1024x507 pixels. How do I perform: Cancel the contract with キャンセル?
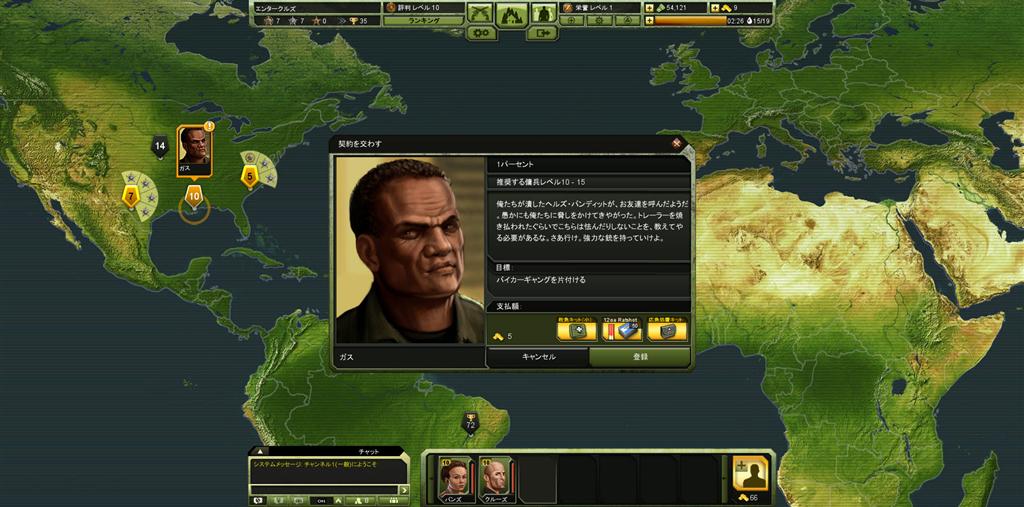(538, 357)
